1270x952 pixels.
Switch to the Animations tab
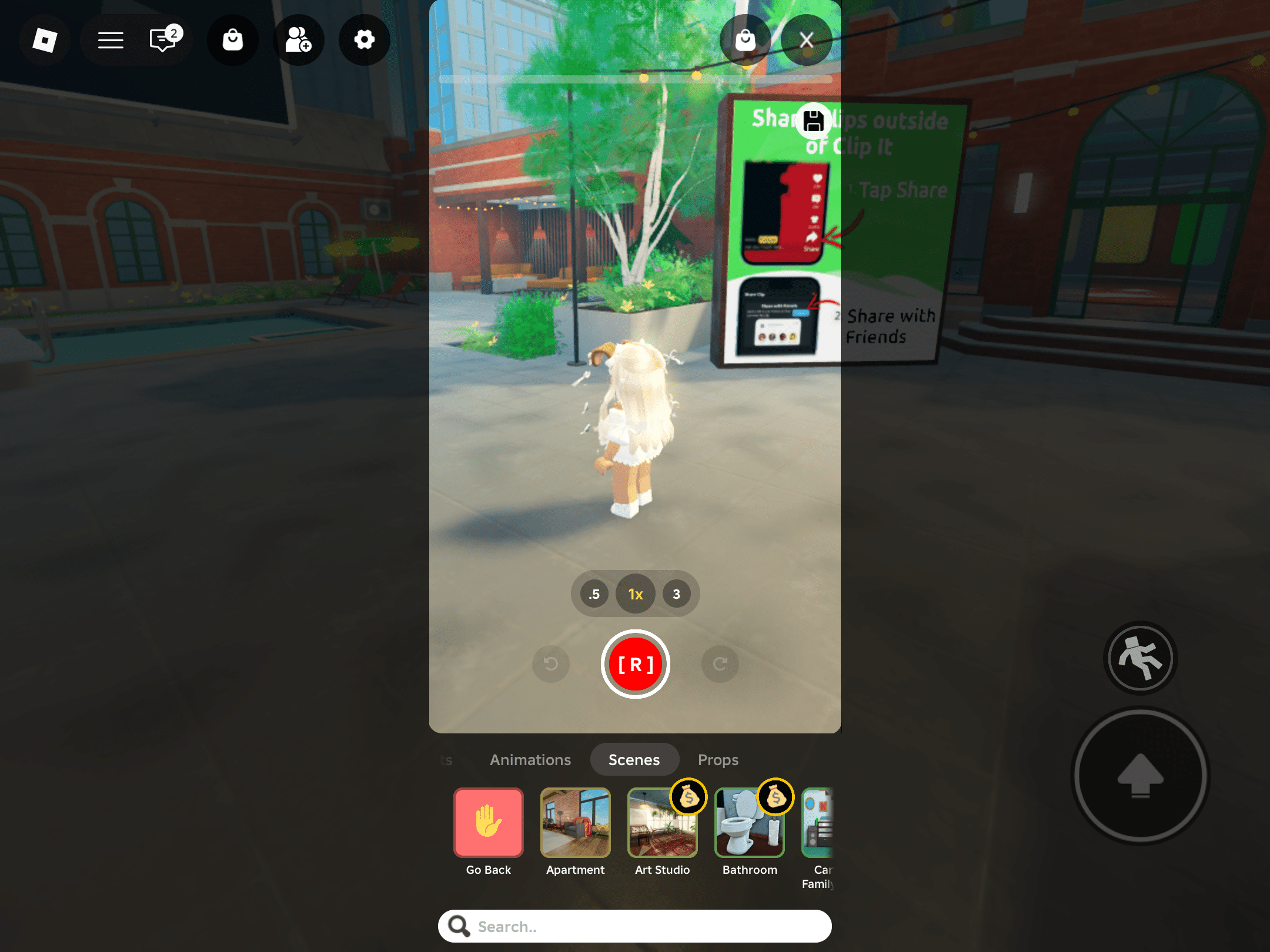[530, 759]
